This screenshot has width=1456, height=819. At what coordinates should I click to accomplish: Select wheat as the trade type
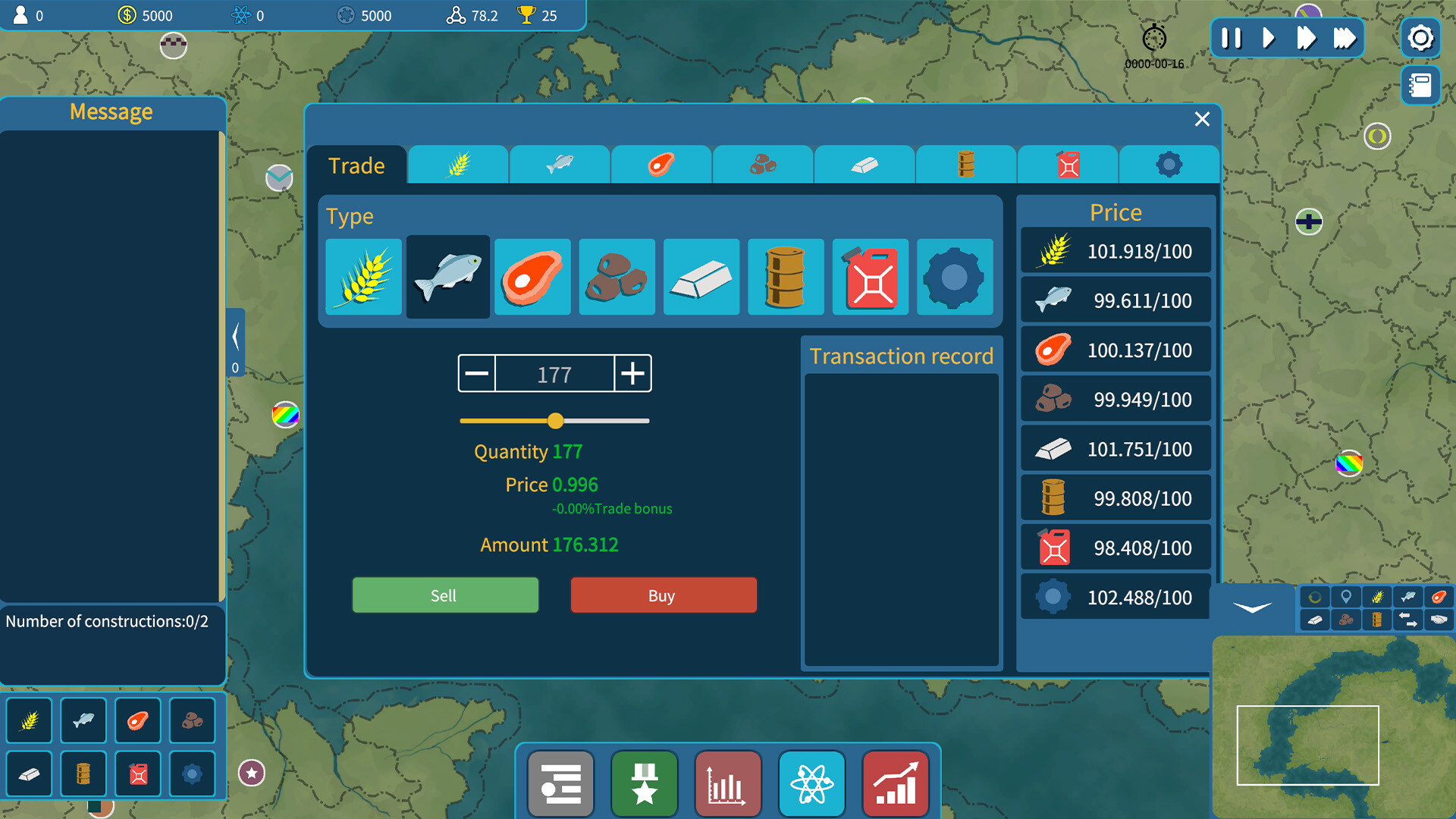pos(364,277)
